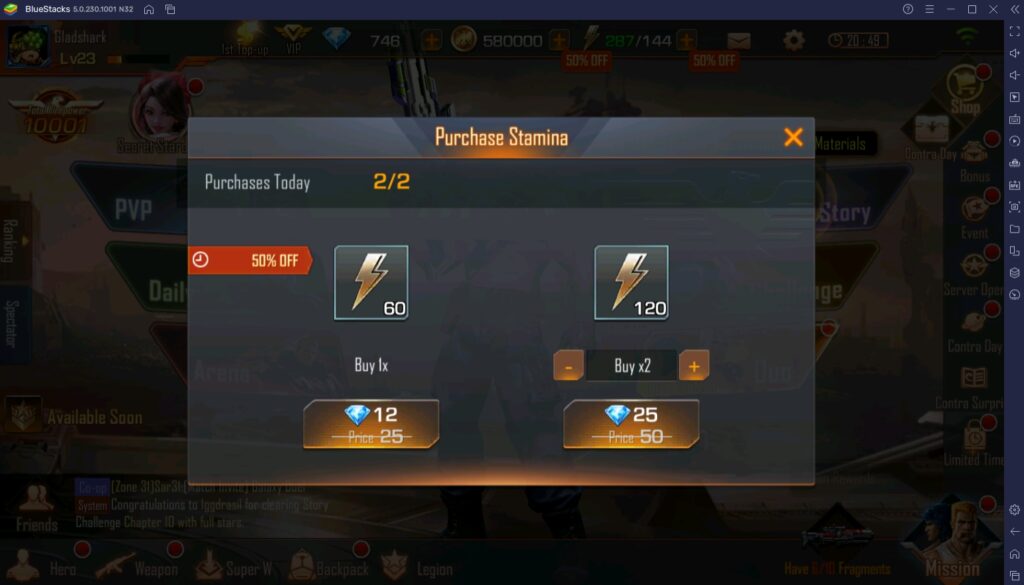Maximize the BlueStacks window
1024x585 pixels.
point(971,9)
